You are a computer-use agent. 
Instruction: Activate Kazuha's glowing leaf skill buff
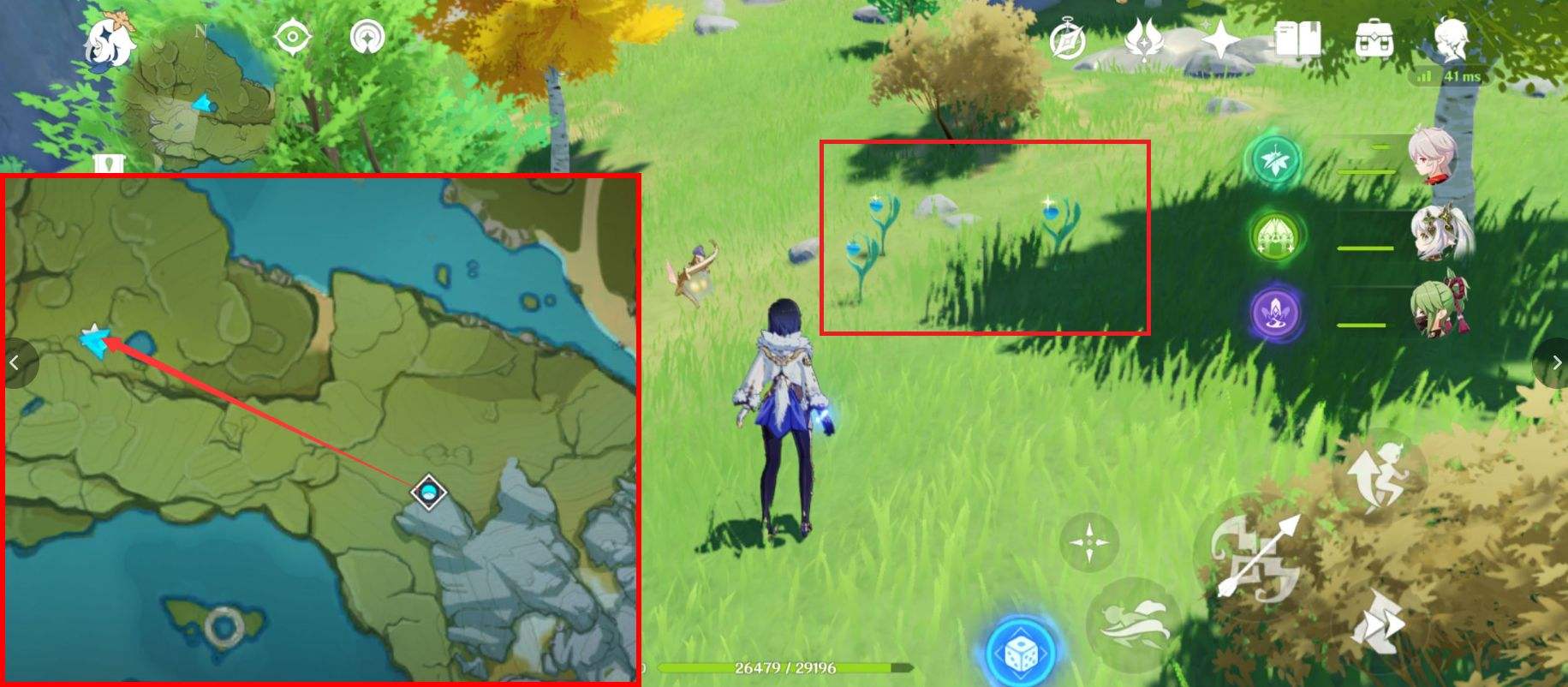coord(1274,160)
